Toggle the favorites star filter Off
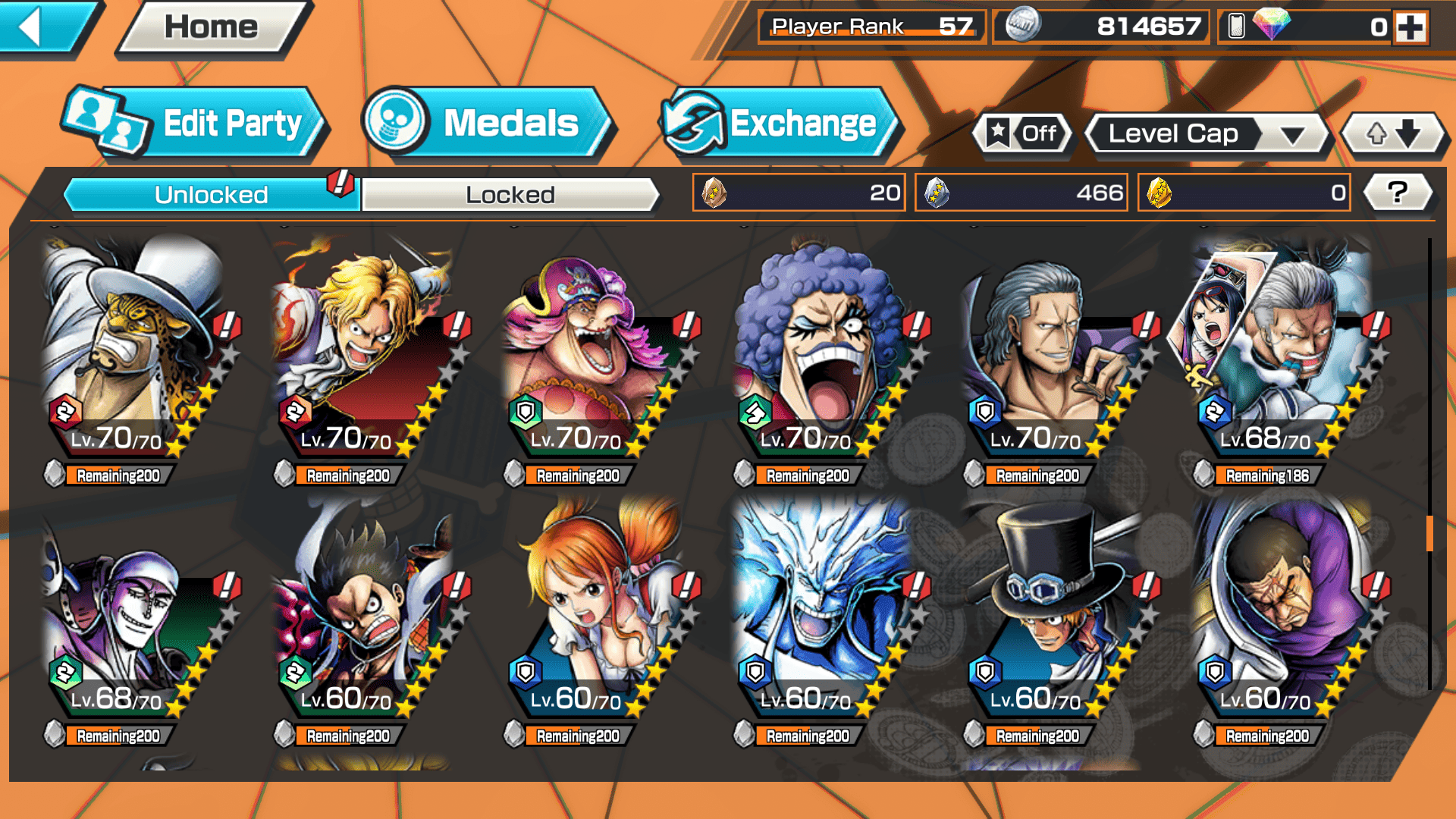 coord(1022,134)
